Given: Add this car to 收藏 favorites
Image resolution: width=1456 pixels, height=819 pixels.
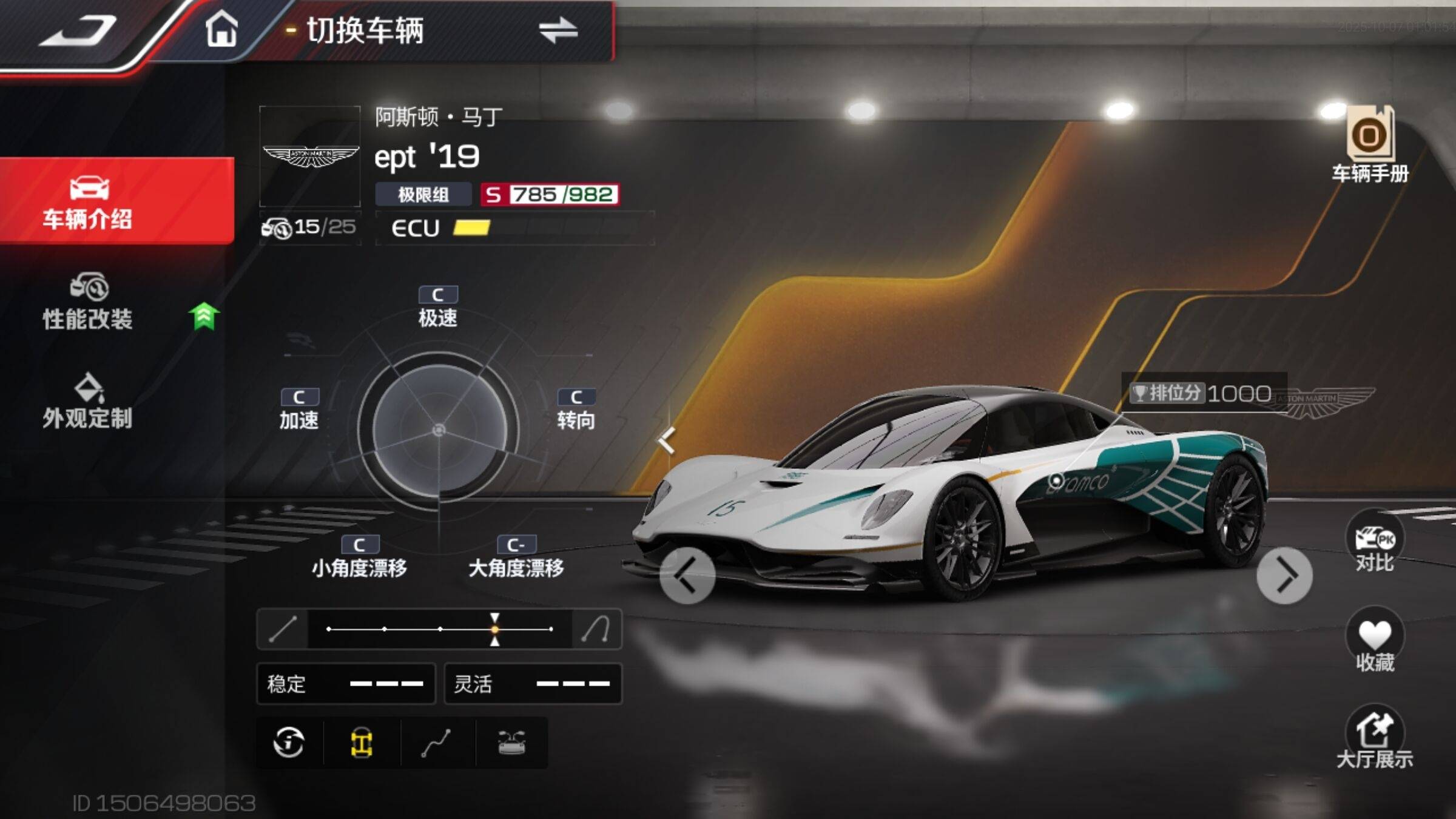Looking at the screenshot, I should coord(1374,641).
